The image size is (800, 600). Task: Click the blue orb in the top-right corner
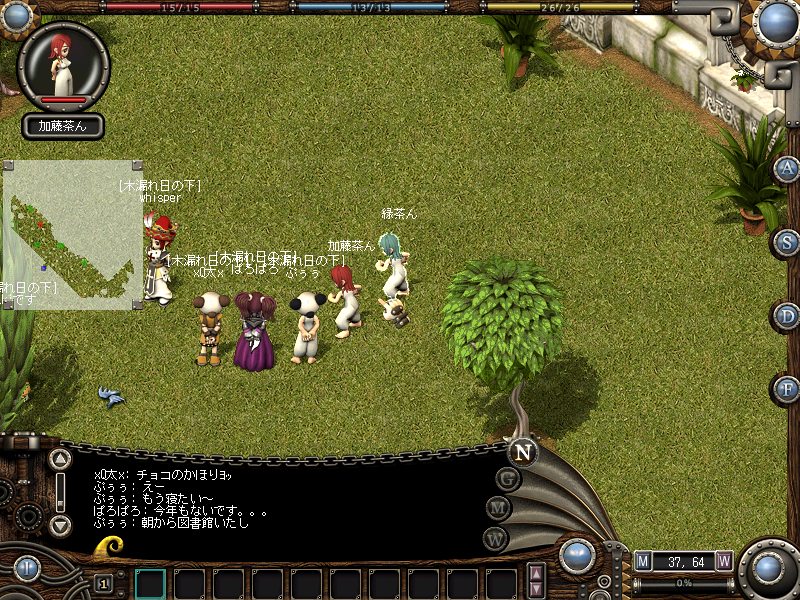[x=774, y=23]
